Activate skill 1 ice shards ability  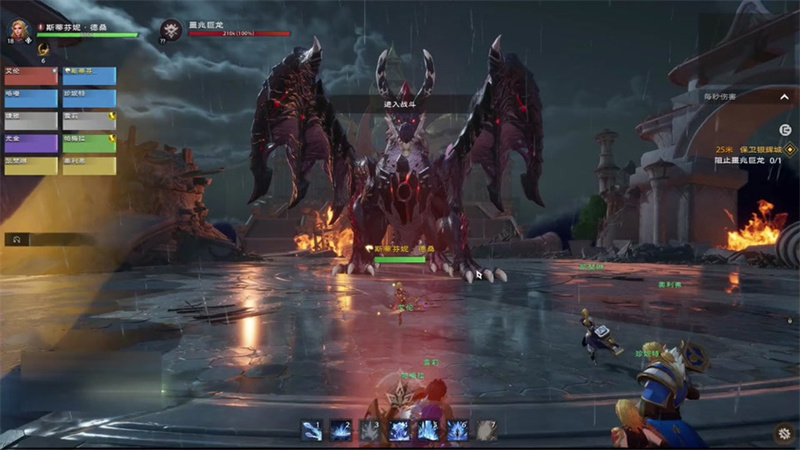click(312, 430)
